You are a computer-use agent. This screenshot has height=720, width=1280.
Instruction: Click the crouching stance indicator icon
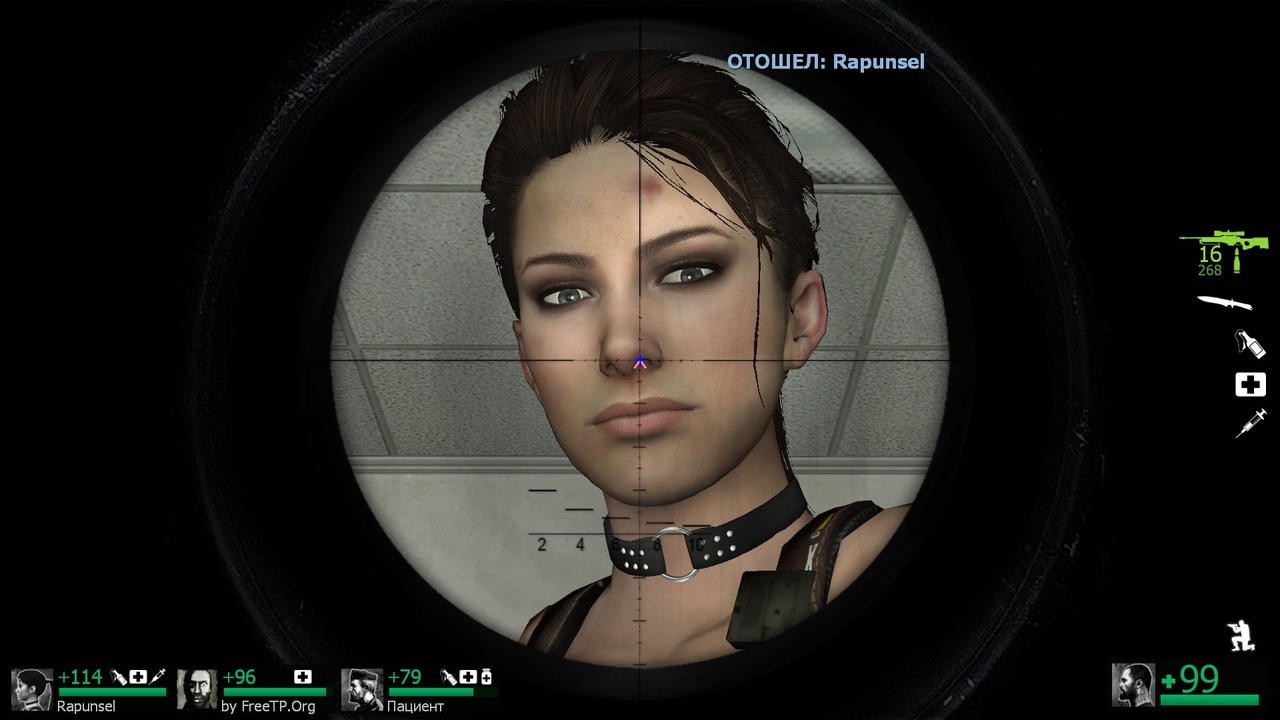[1241, 636]
